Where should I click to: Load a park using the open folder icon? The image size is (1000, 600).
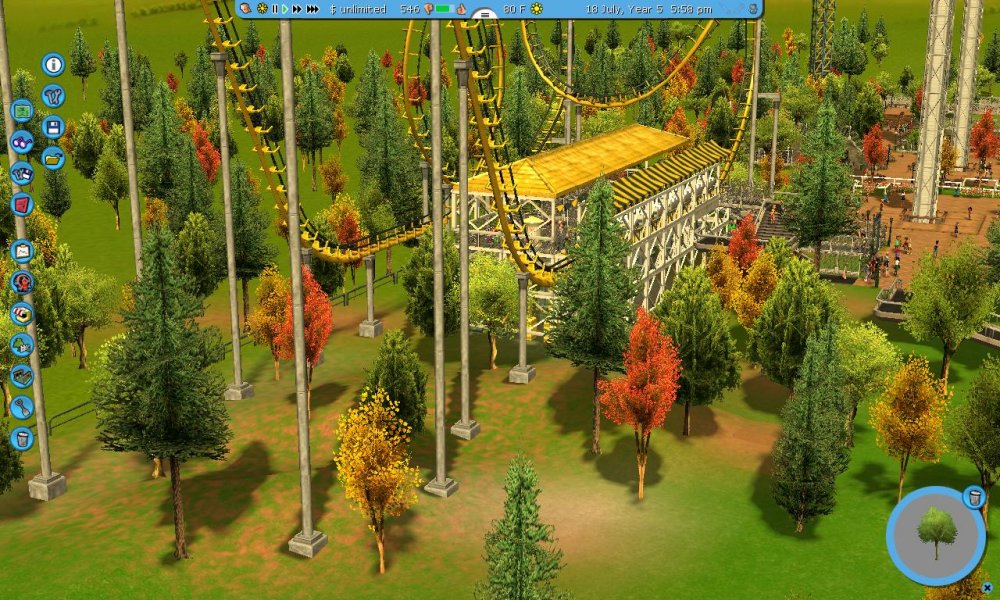point(53,157)
